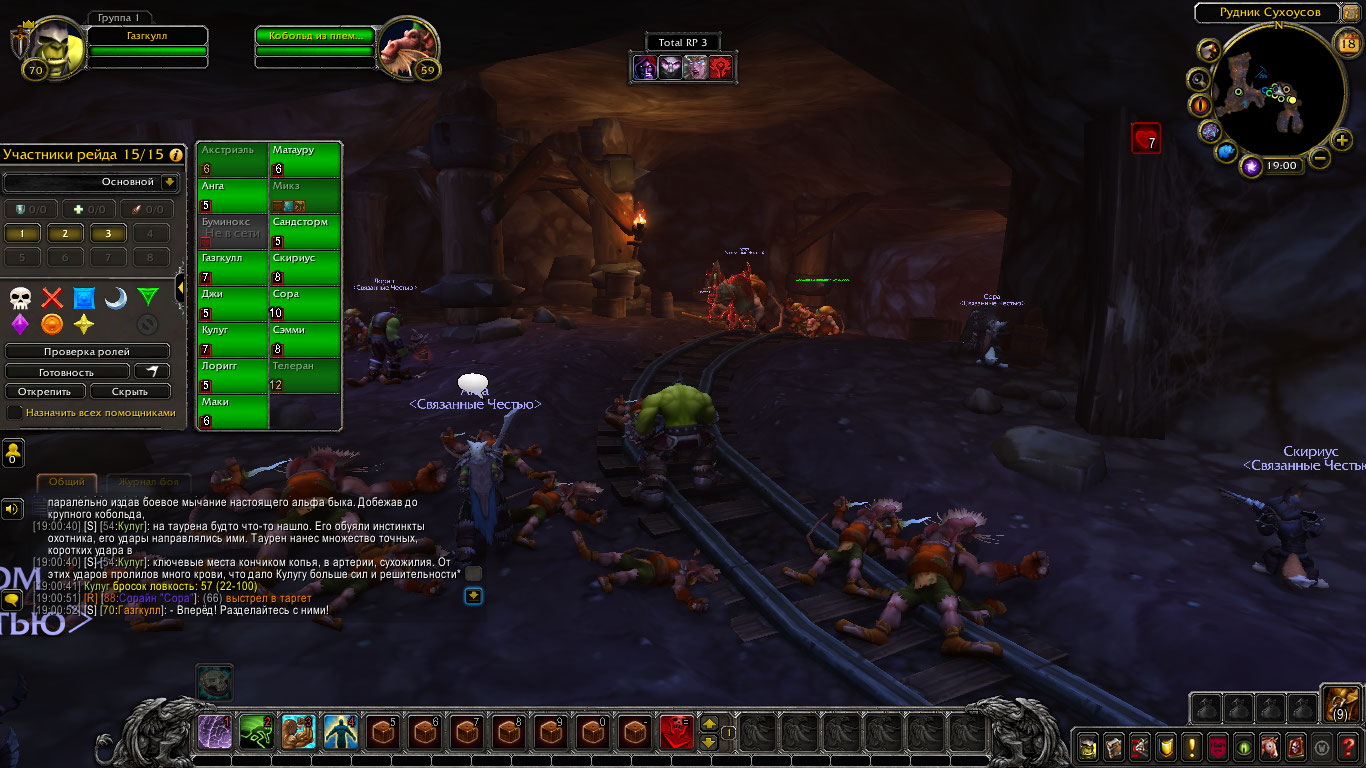Hide the raid panel with Скрыть
Viewport: 1366px width, 768px height.
coord(131,392)
